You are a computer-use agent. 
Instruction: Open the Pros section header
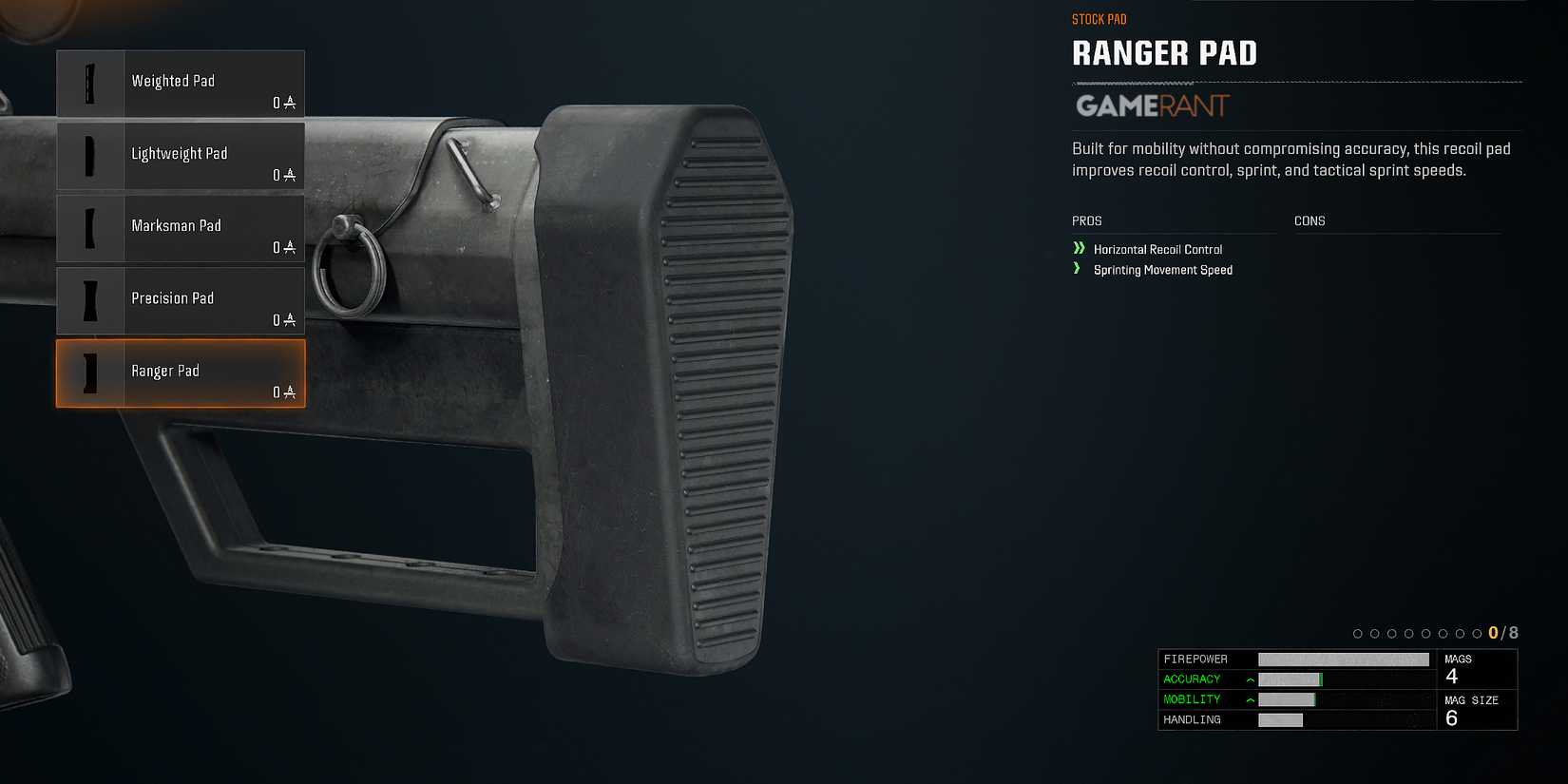pyautogui.click(x=1085, y=220)
